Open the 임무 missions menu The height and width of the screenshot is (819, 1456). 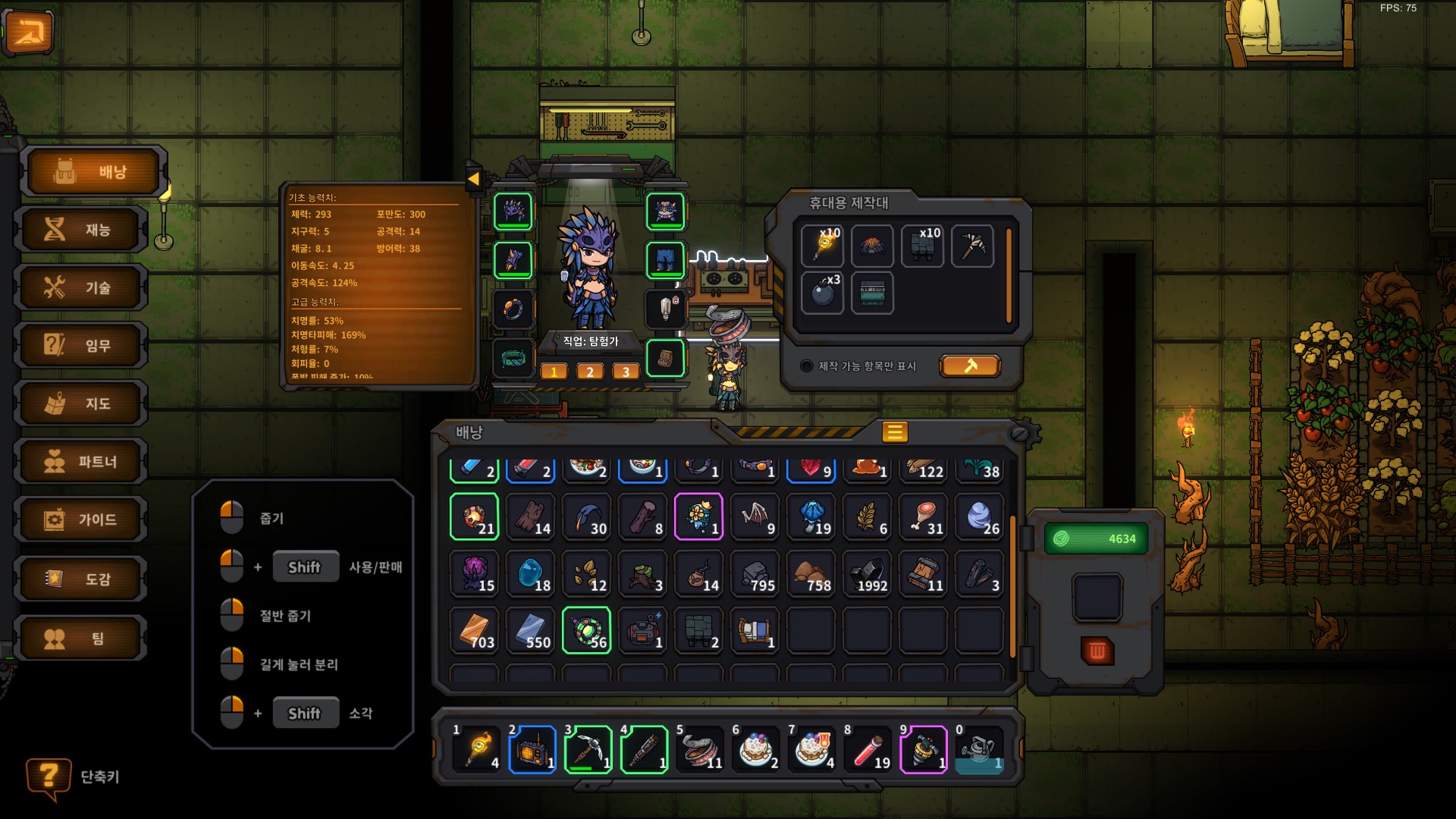click(x=83, y=346)
